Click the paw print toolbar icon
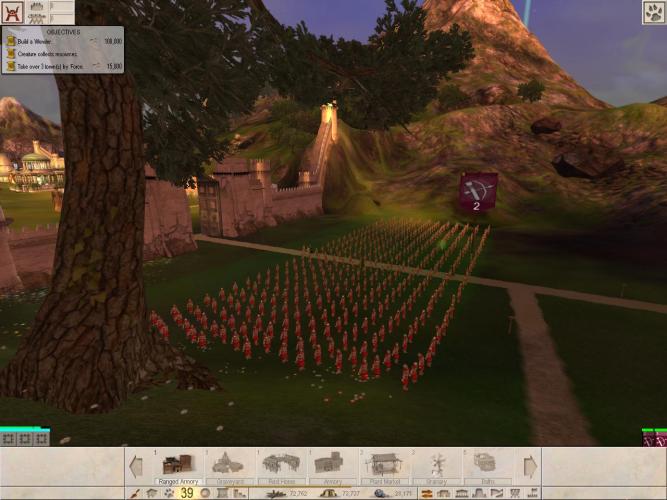 coord(168,493)
